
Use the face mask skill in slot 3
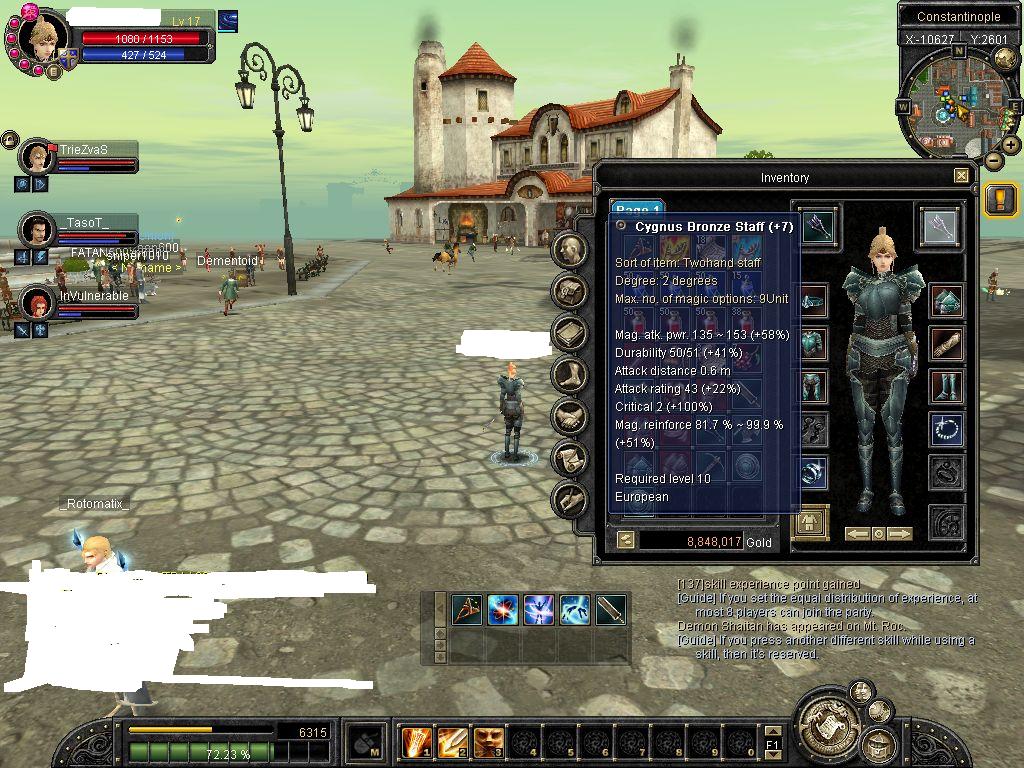(488, 742)
